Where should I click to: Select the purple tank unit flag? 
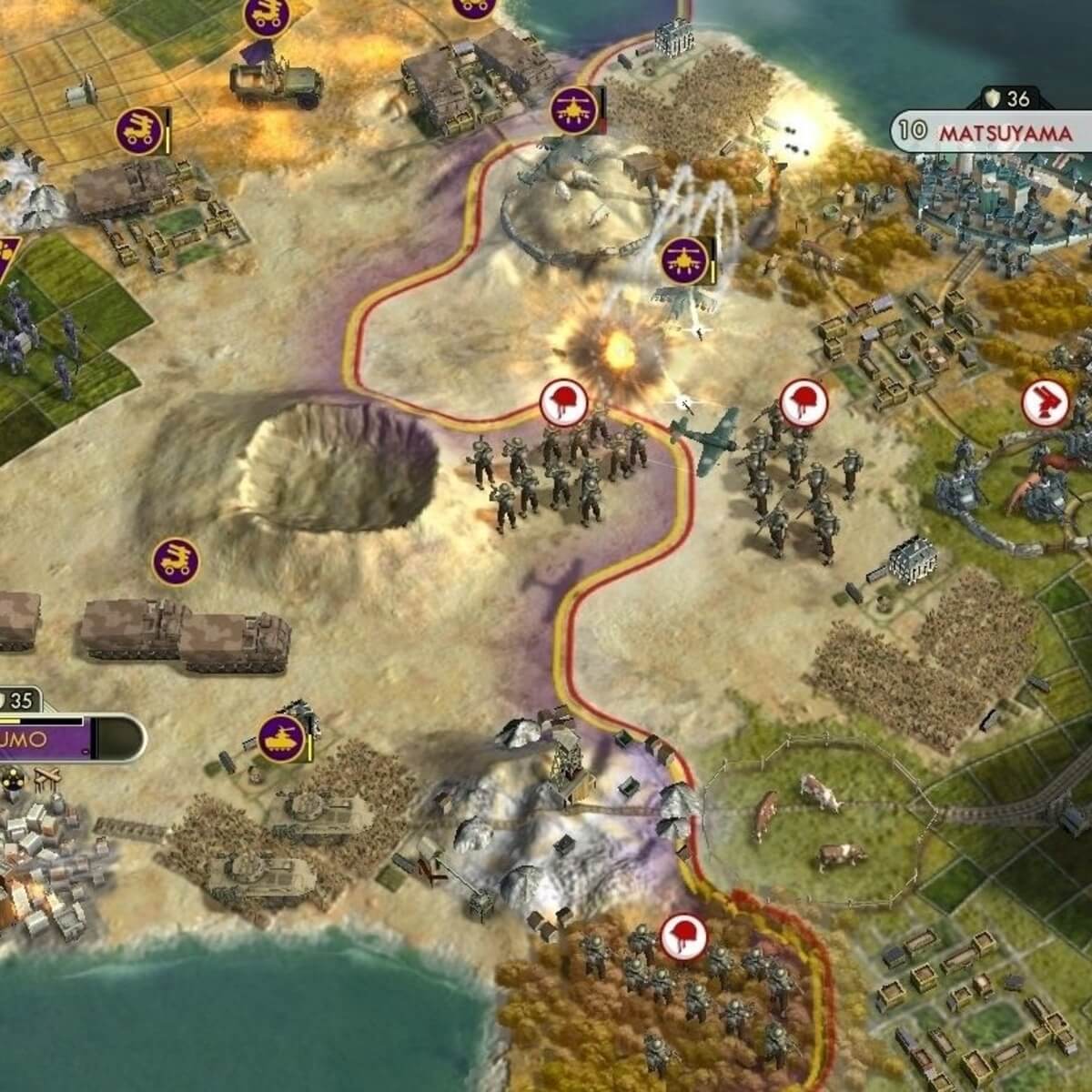coord(279,737)
